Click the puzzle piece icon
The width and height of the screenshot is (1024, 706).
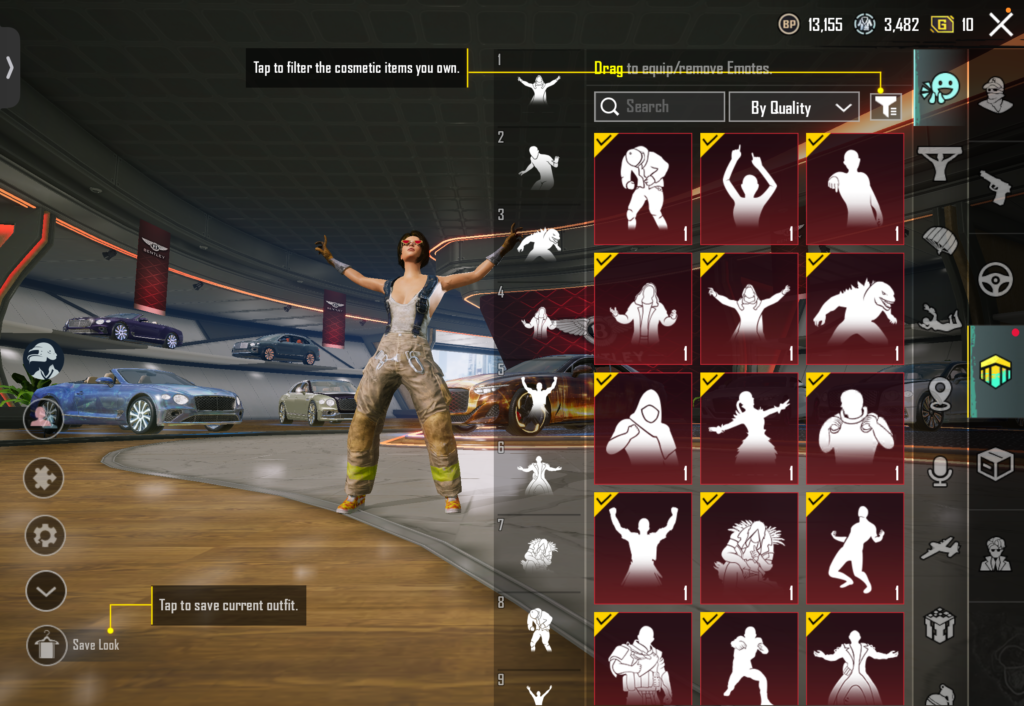[45, 478]
